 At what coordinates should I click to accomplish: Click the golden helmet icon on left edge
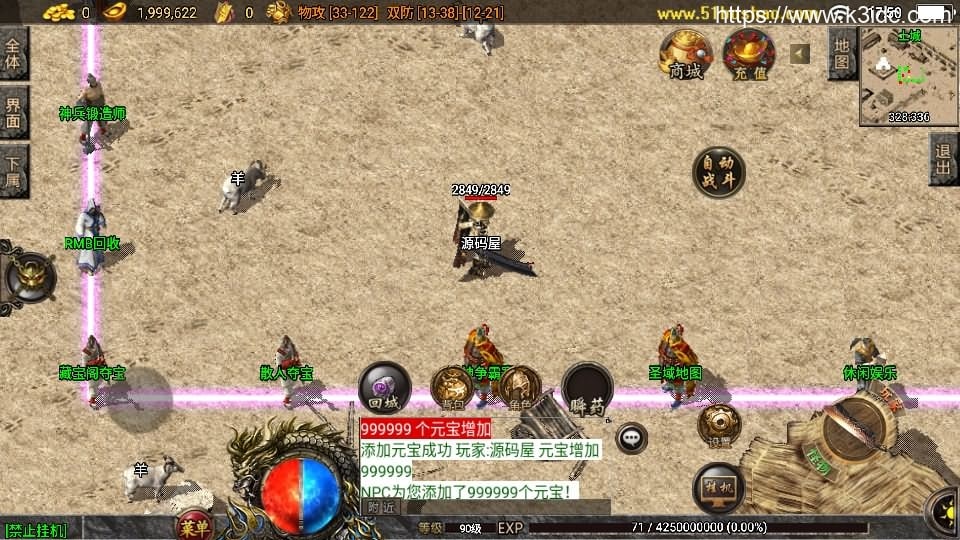[x=30, y=275]
